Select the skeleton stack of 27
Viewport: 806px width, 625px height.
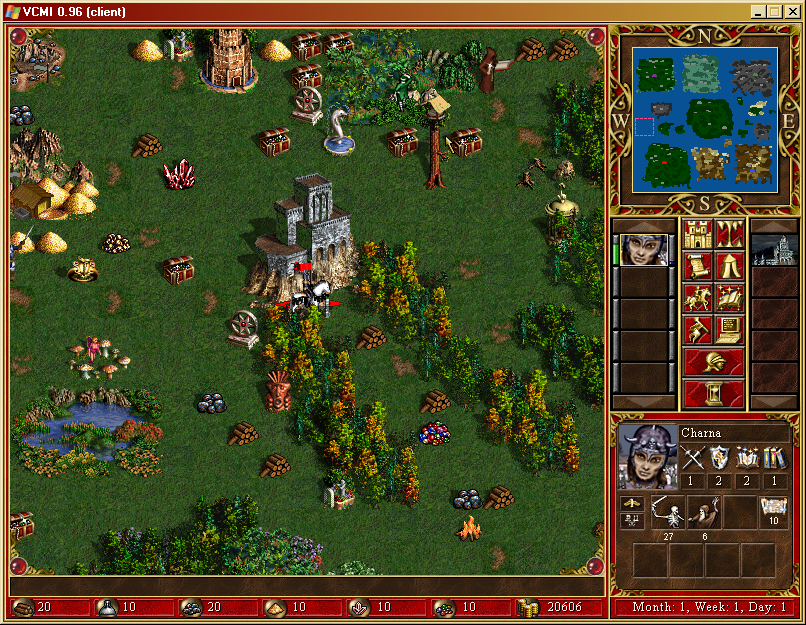[x=667, y=513]
